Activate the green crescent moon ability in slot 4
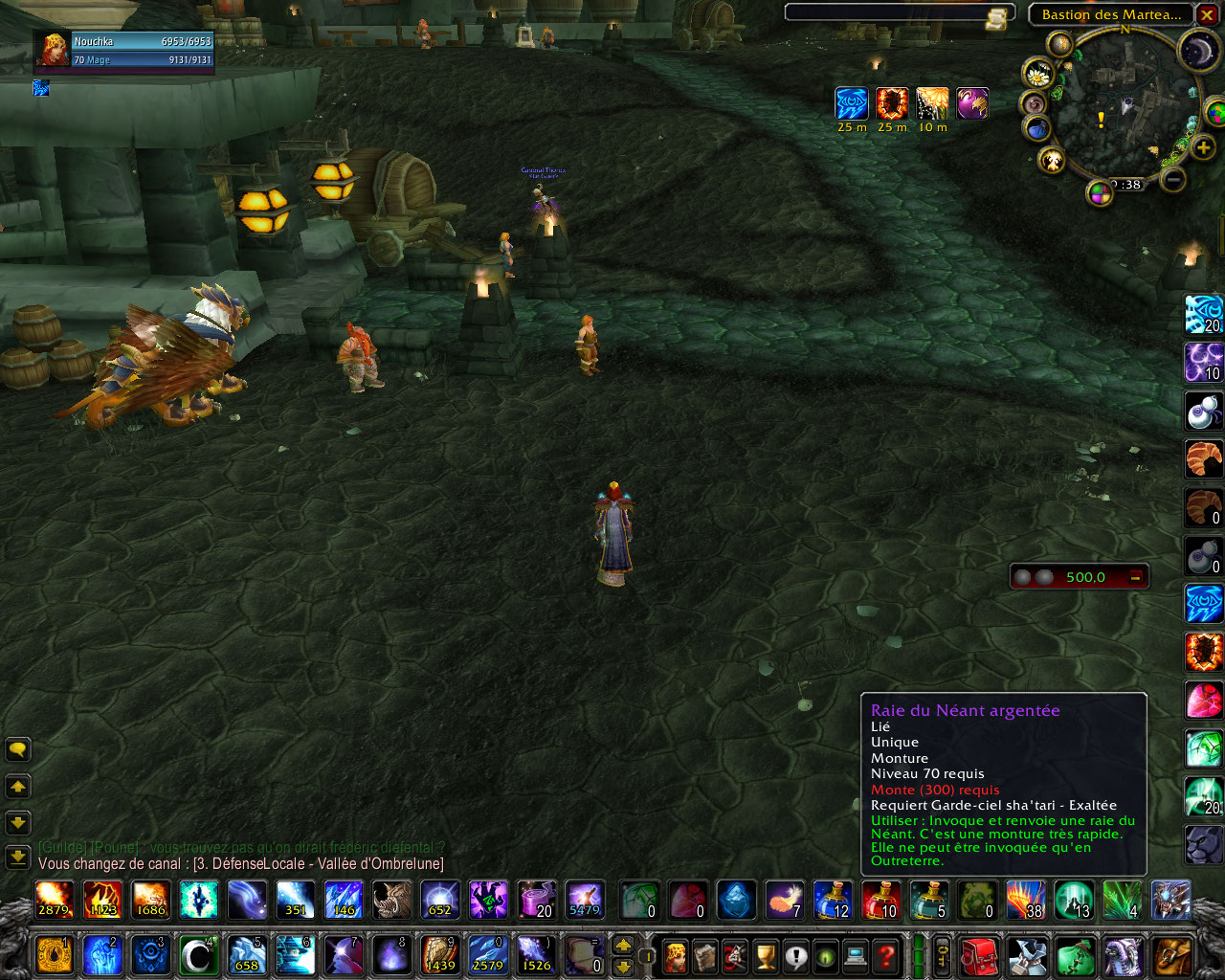Image resolution: width=1225 pixels, height=980 pixels. 198,954
